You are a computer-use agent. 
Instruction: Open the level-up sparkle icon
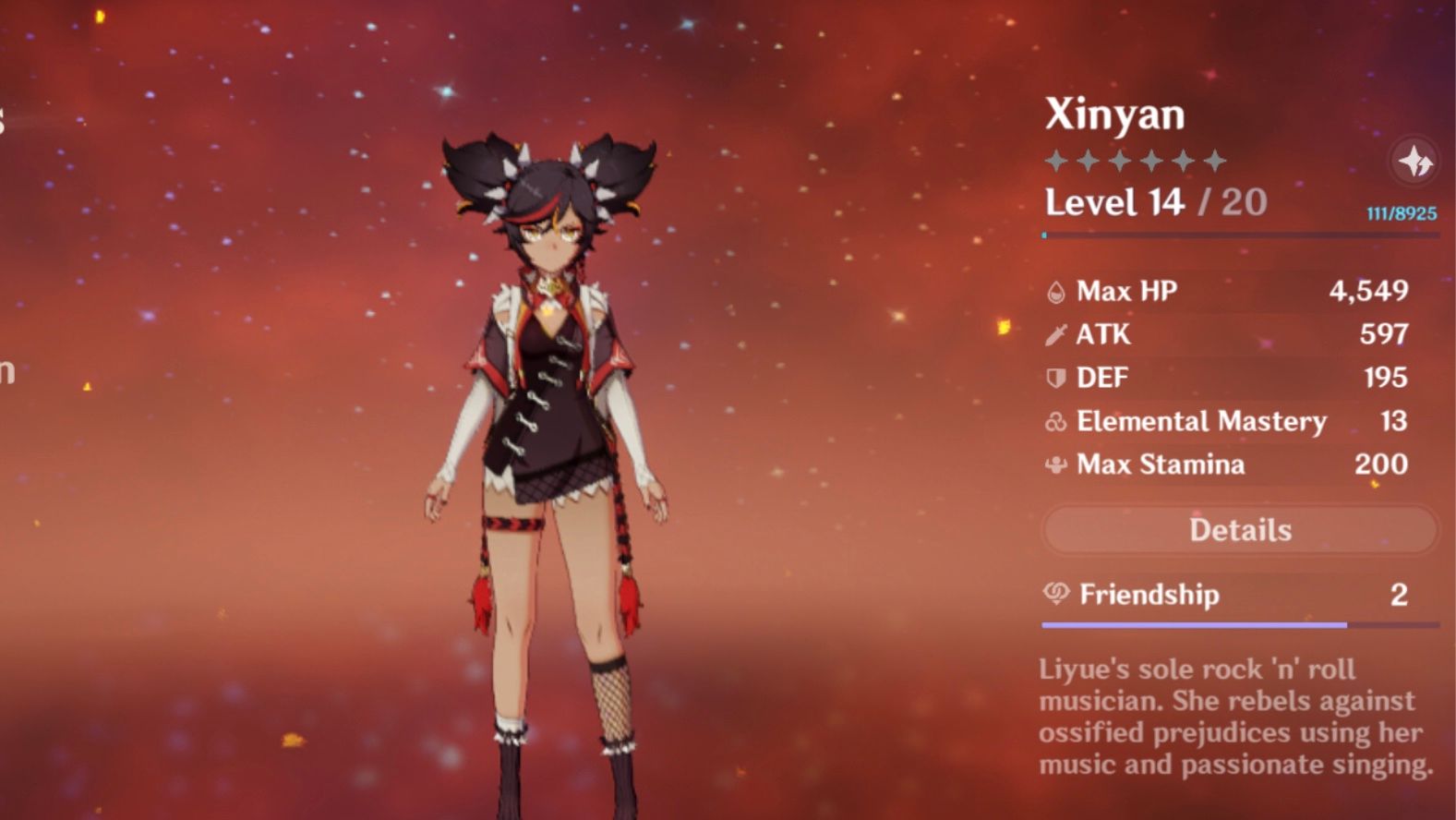coord(1413,160)
